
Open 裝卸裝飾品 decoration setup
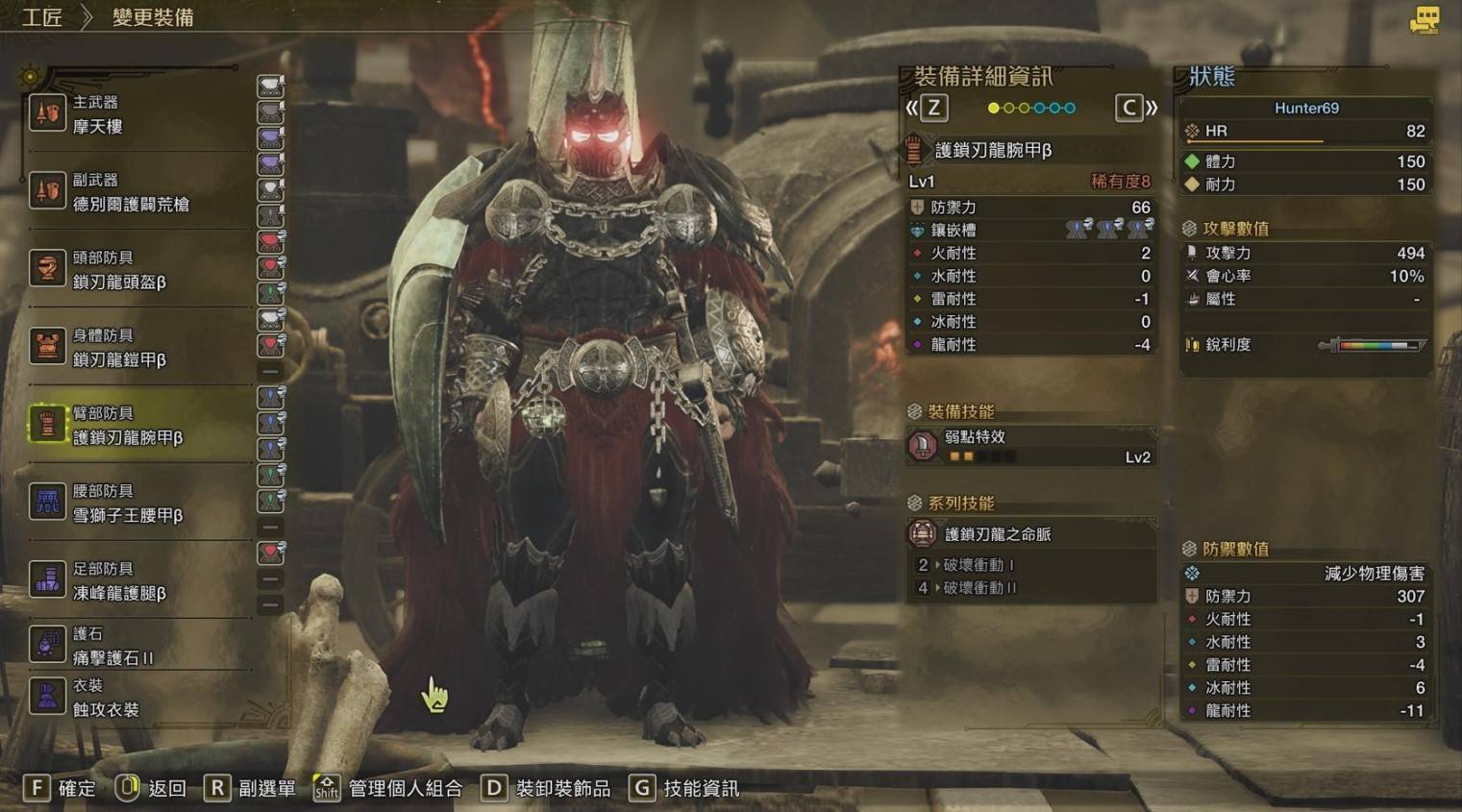[x=546, y=788]
